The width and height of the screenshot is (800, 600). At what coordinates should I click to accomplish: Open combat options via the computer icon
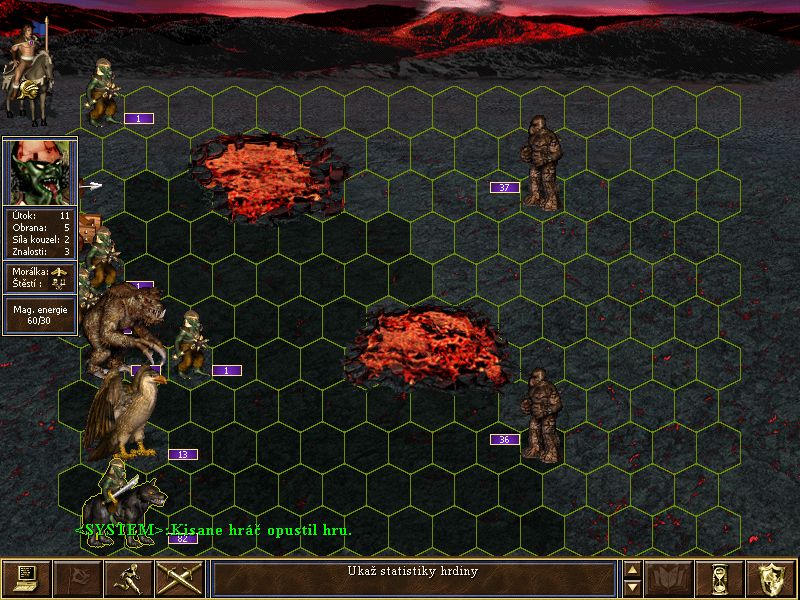point(25,578)
